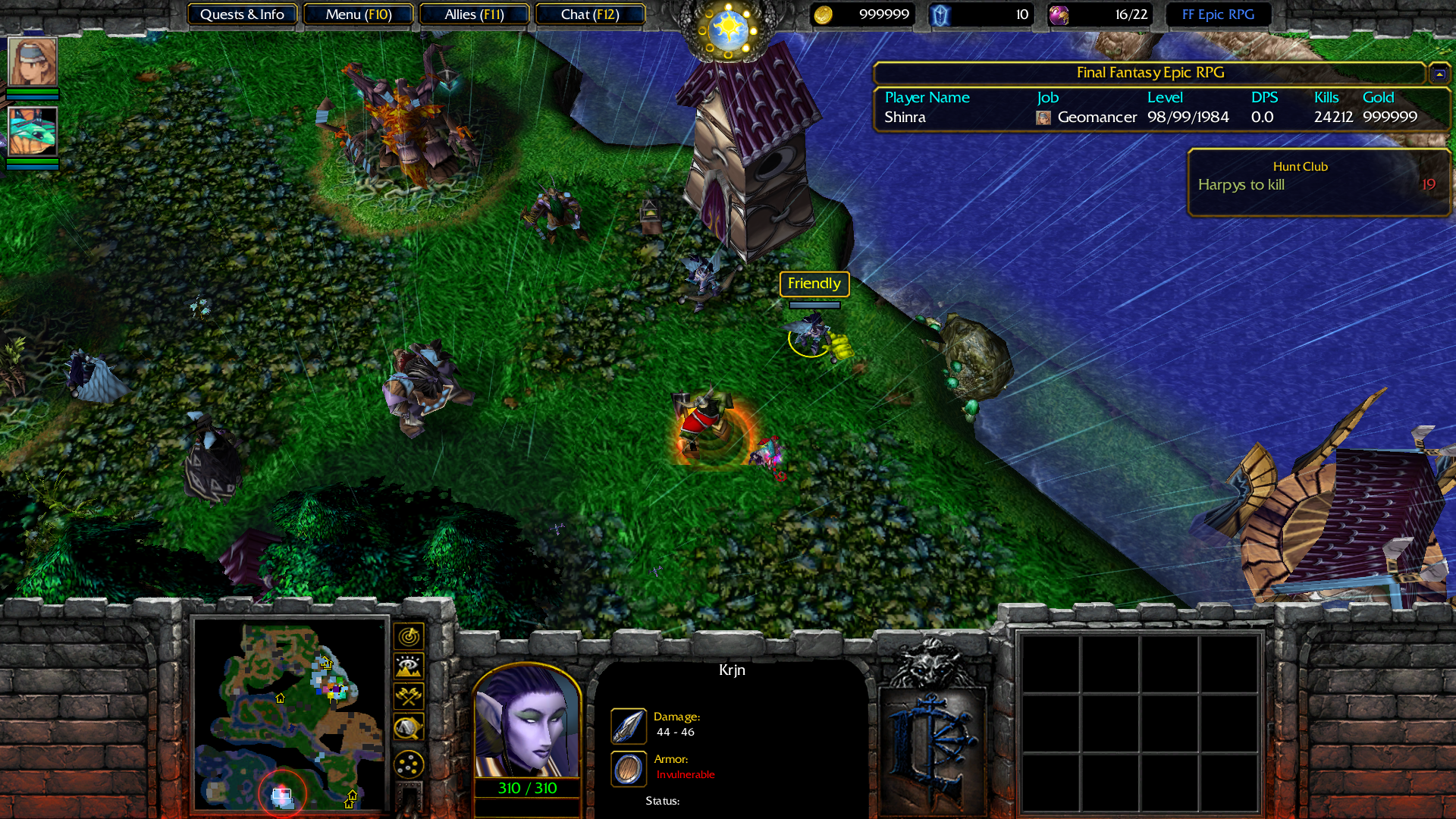Click the purple food orb icon
The width and height of the screenshot is (1456, 819).
click(x=1059, y=14)
